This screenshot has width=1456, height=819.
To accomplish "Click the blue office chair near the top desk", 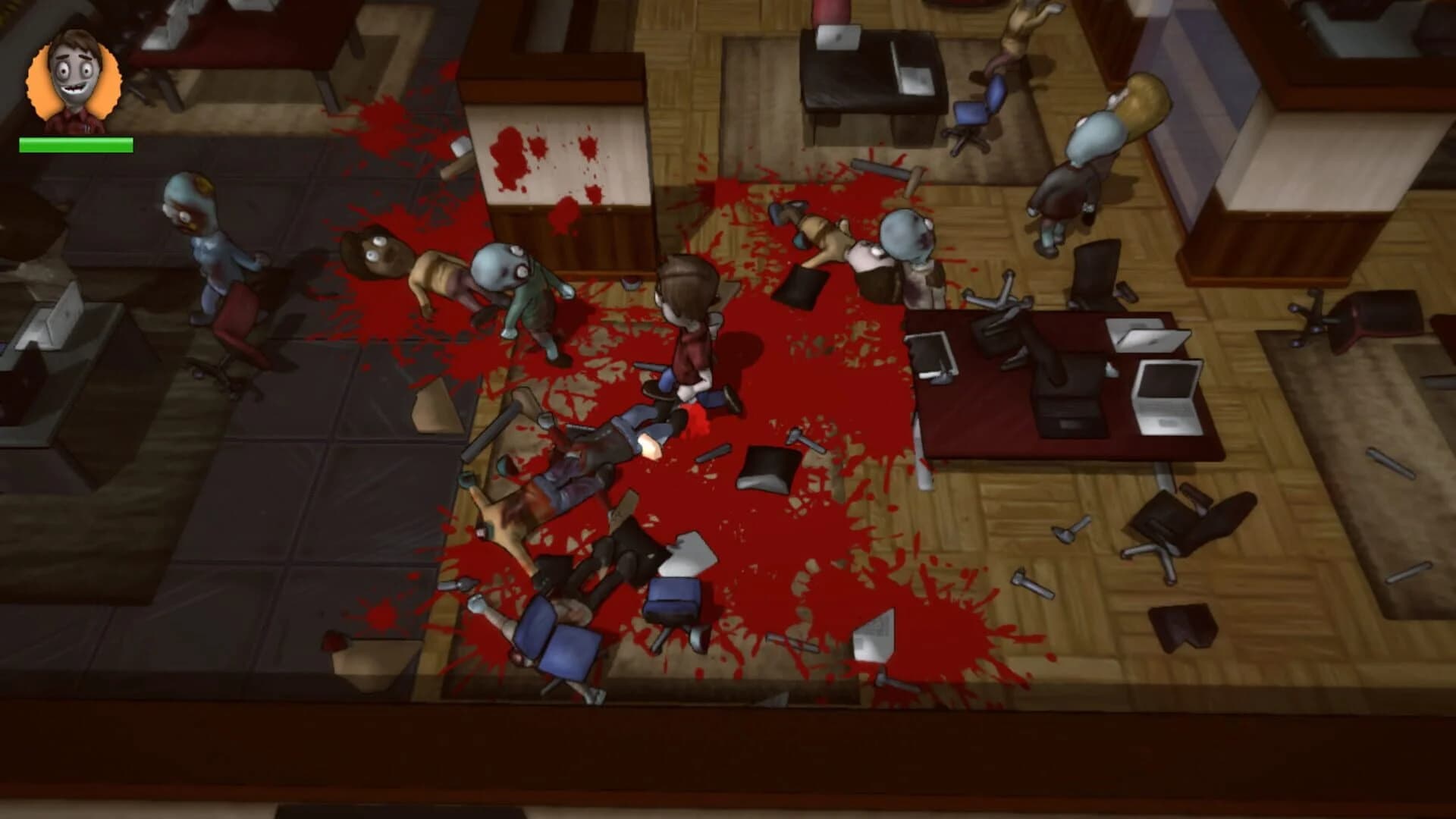I will [x=978, y=114].
